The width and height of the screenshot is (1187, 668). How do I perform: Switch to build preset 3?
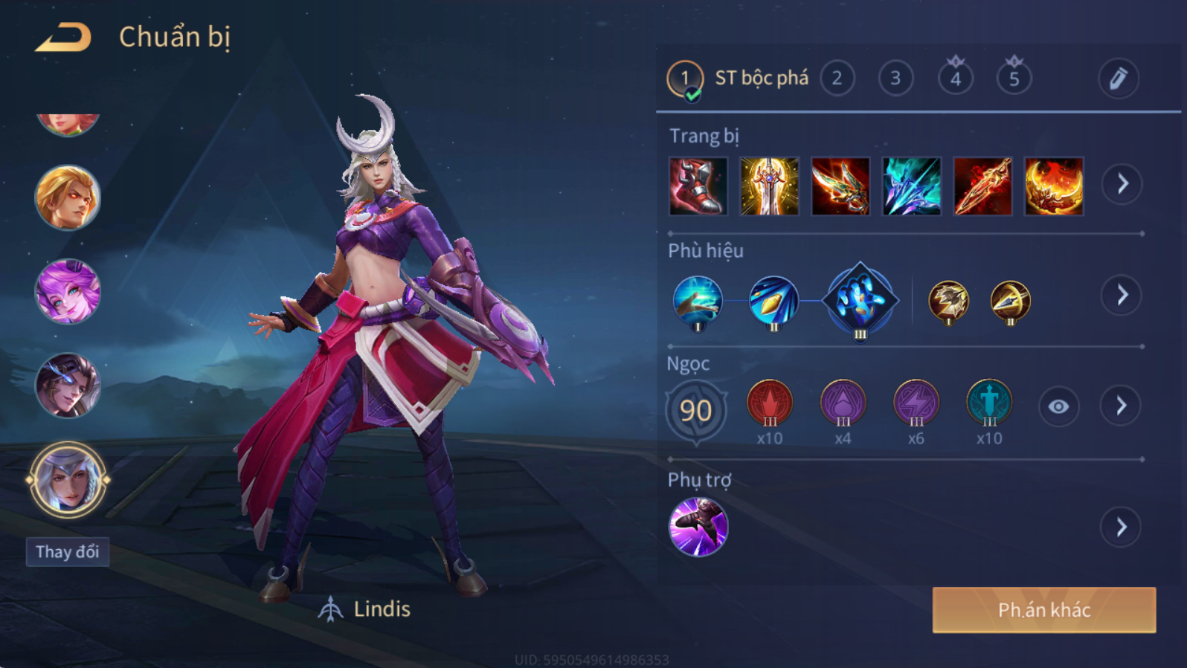click(895, 78)
